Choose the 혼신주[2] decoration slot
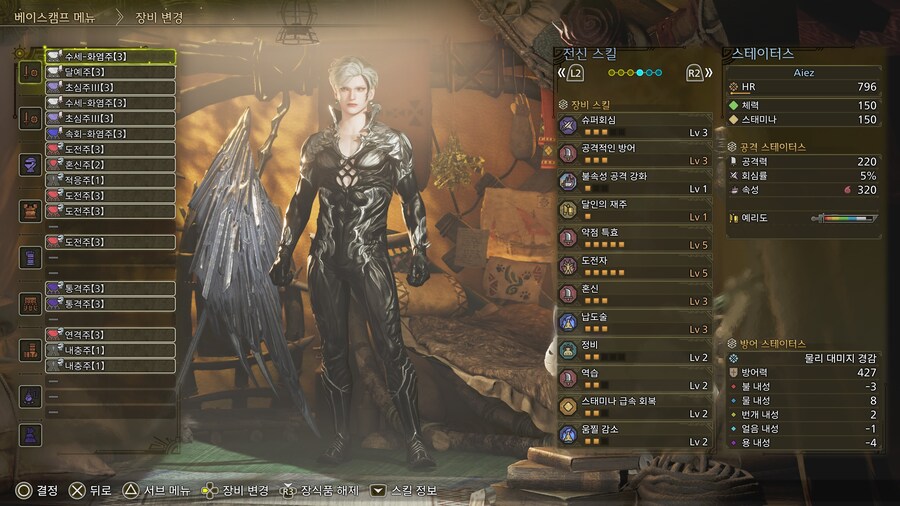This screenshot has width=900, height=506. tap(110, 164)
